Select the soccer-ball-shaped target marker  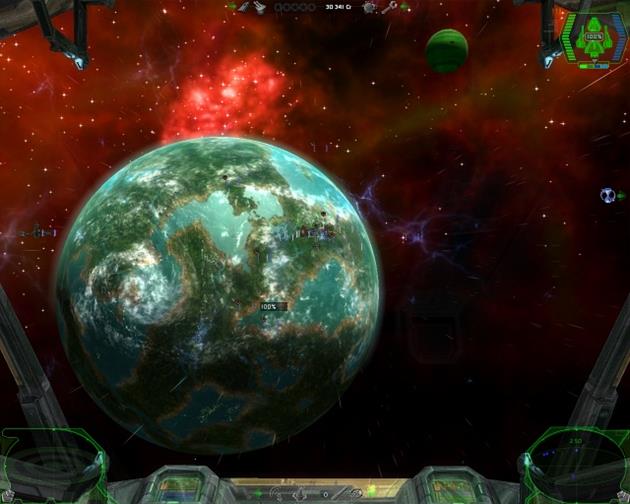[x=607, y=195]
